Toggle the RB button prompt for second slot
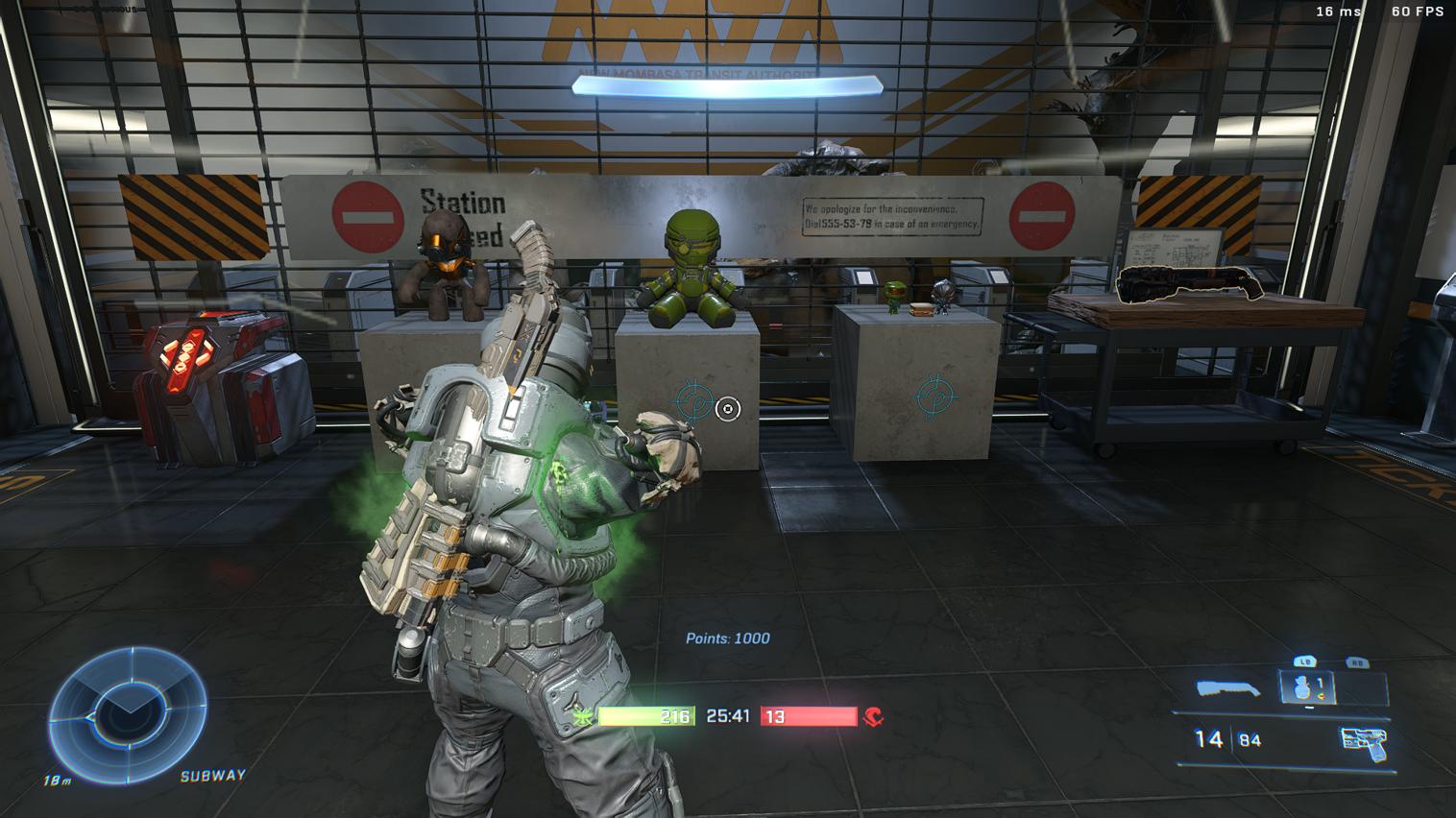 pos(1356,662)
